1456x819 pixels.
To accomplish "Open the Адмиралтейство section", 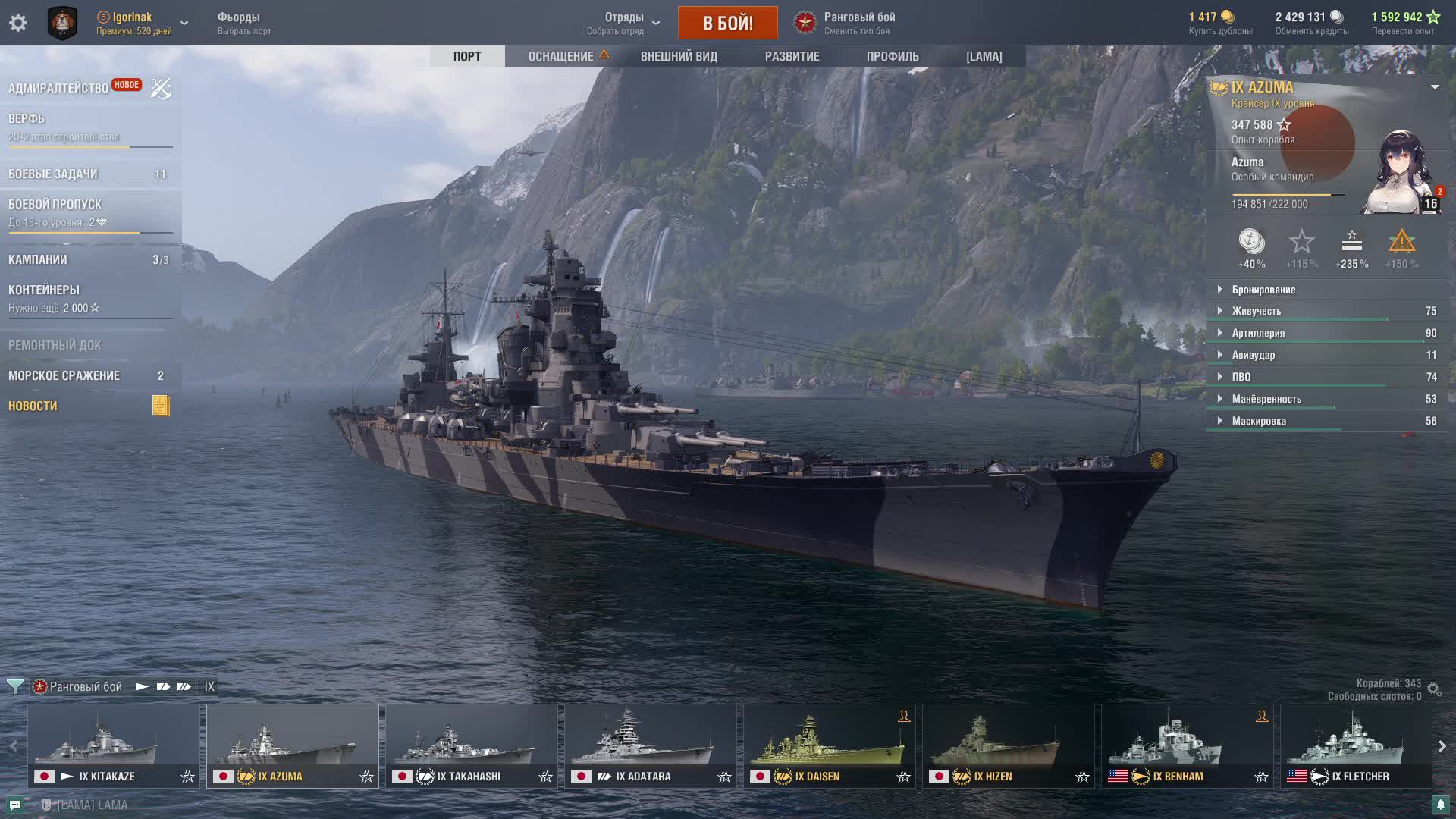I will [x=58, y=88].
